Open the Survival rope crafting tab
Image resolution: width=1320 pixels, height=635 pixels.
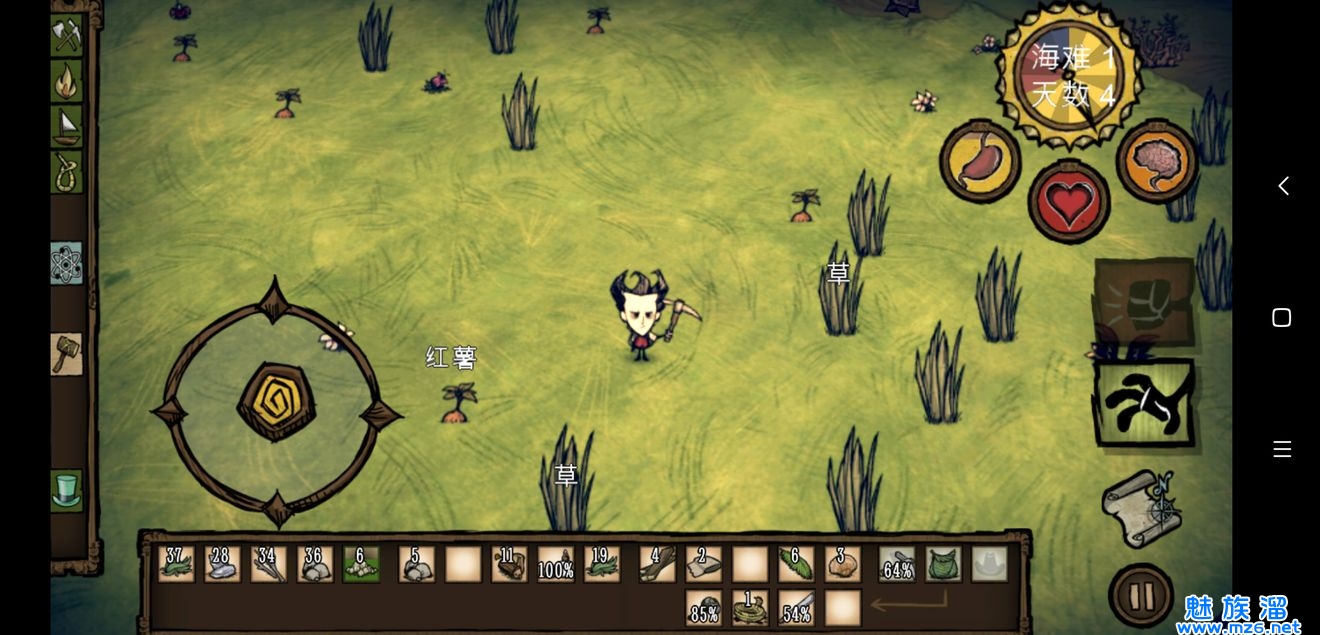click(67, 172)
